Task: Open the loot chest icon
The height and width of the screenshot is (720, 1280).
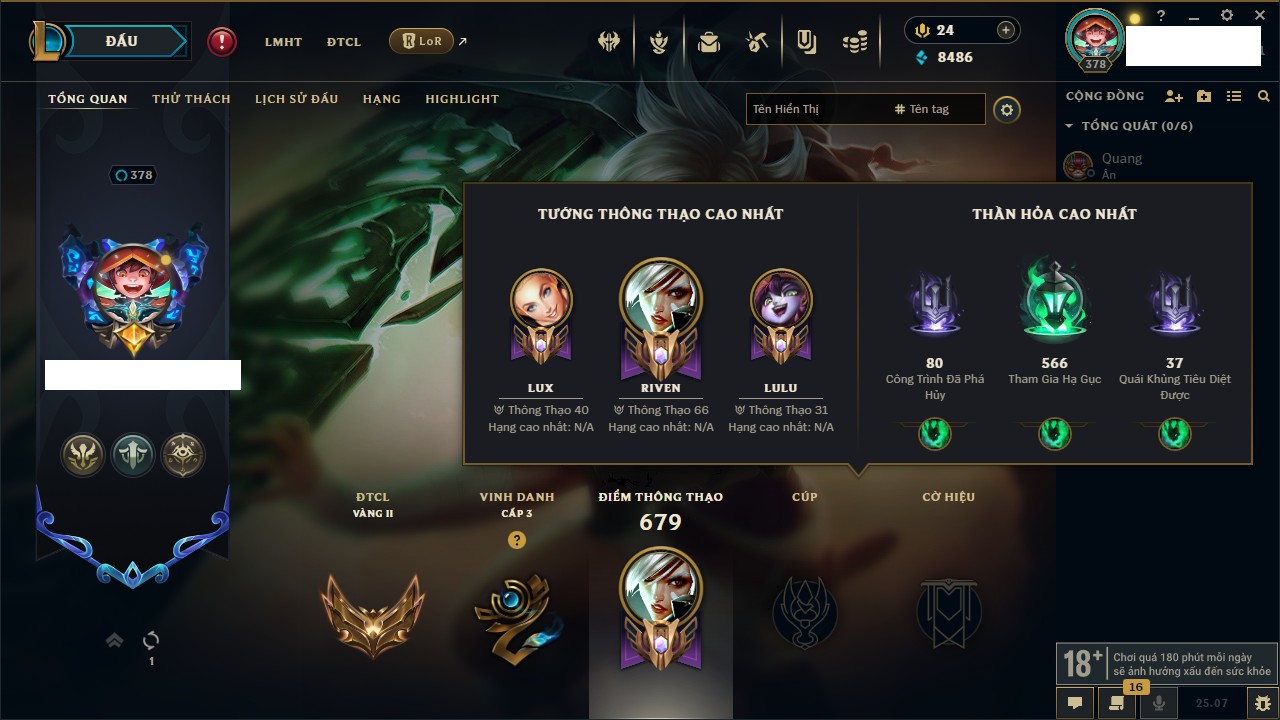Action: click(x=709, y=42)
